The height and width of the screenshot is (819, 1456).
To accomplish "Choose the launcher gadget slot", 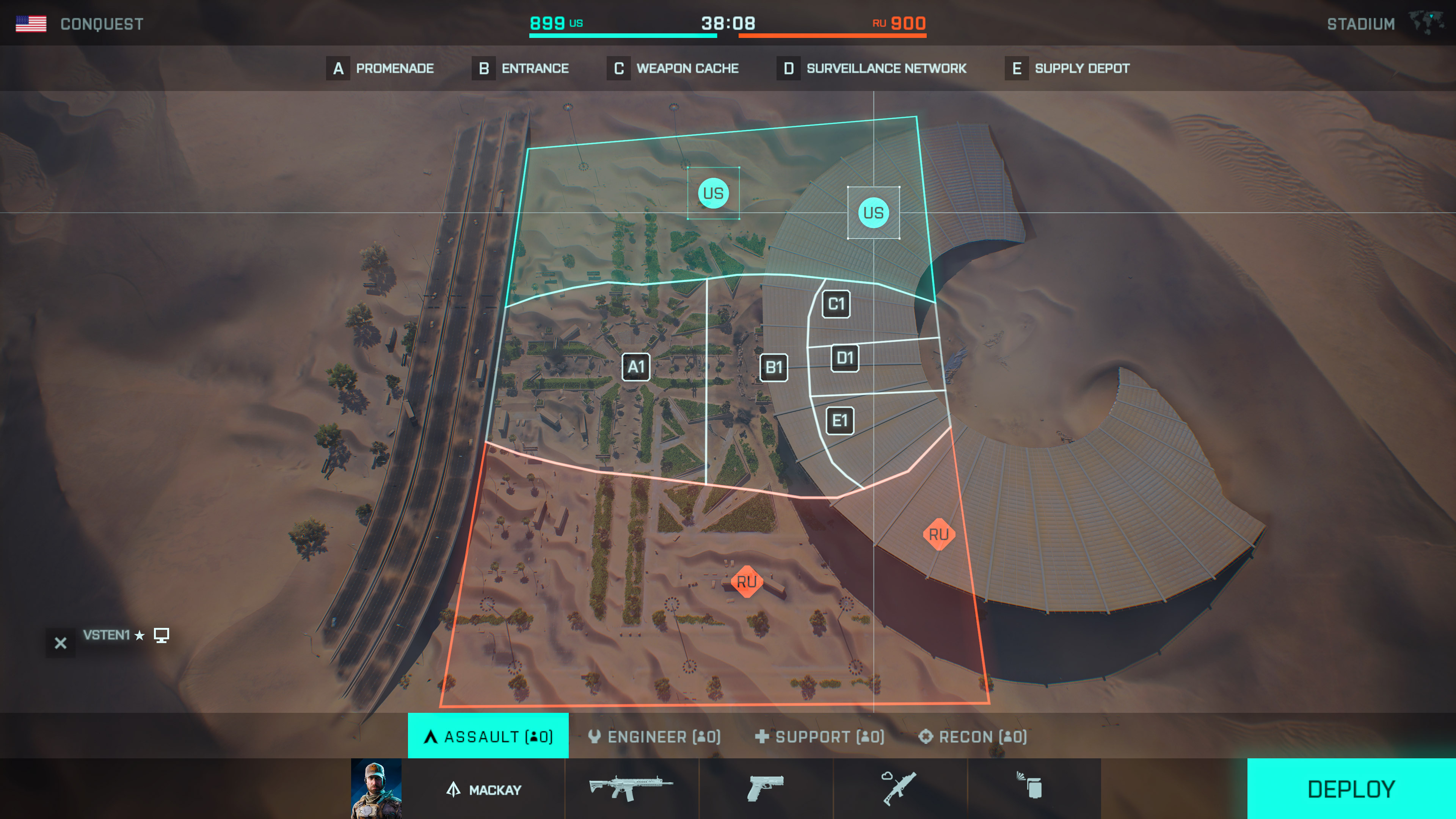I will tap(899, 788).
